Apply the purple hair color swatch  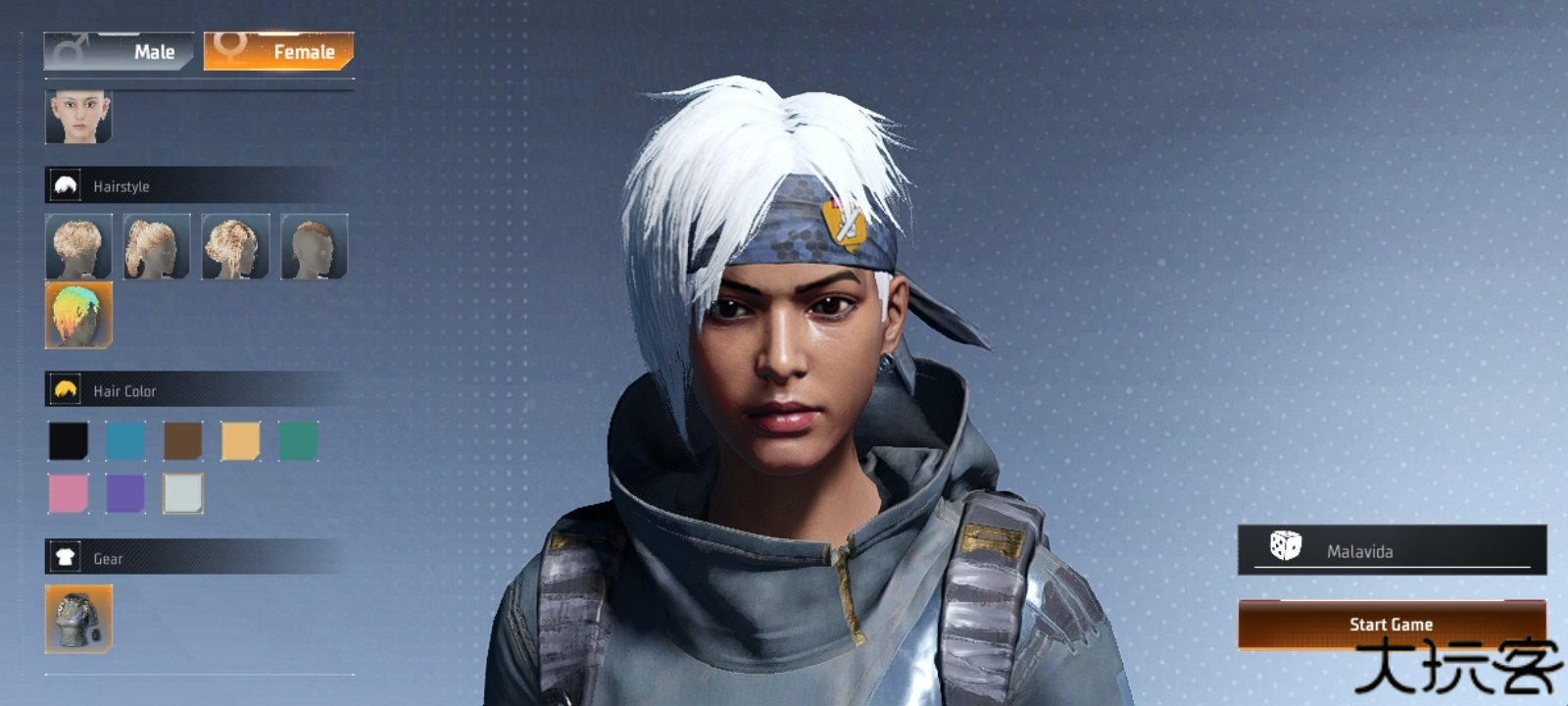pyautogui.click(x=125, y=493)
